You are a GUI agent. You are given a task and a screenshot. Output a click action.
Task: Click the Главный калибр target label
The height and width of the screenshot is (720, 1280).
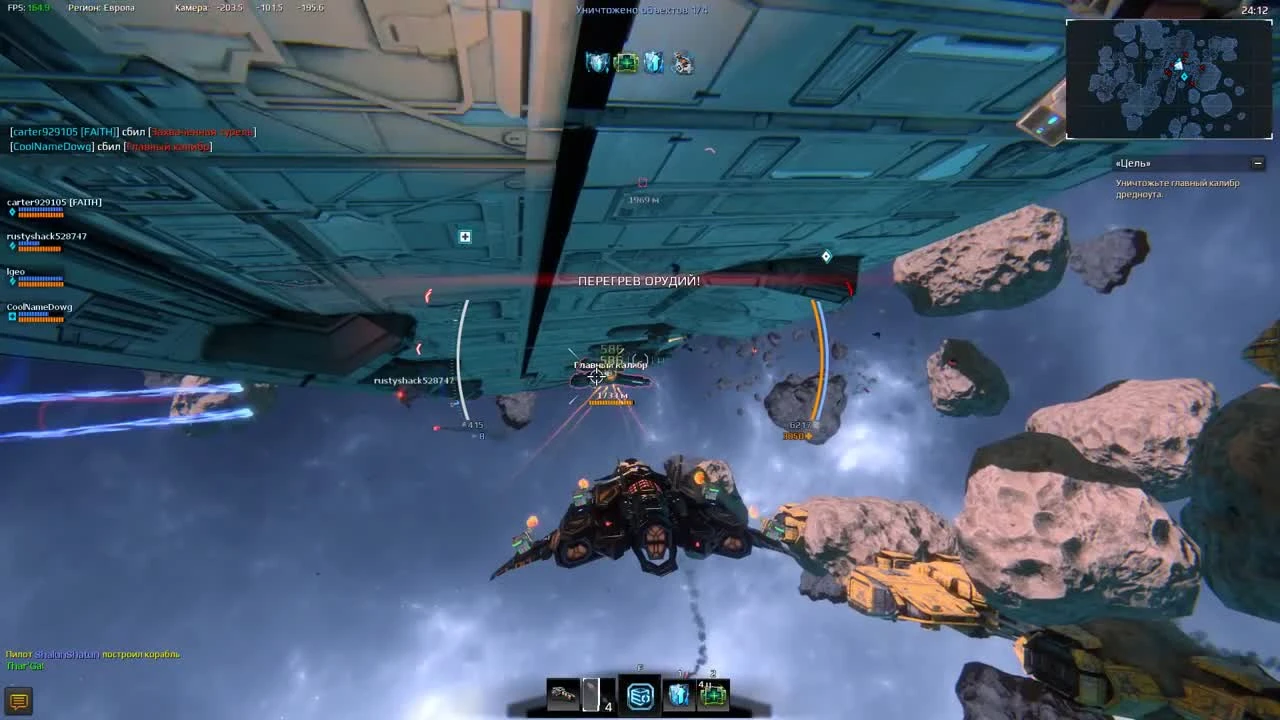tap(608, 366)
